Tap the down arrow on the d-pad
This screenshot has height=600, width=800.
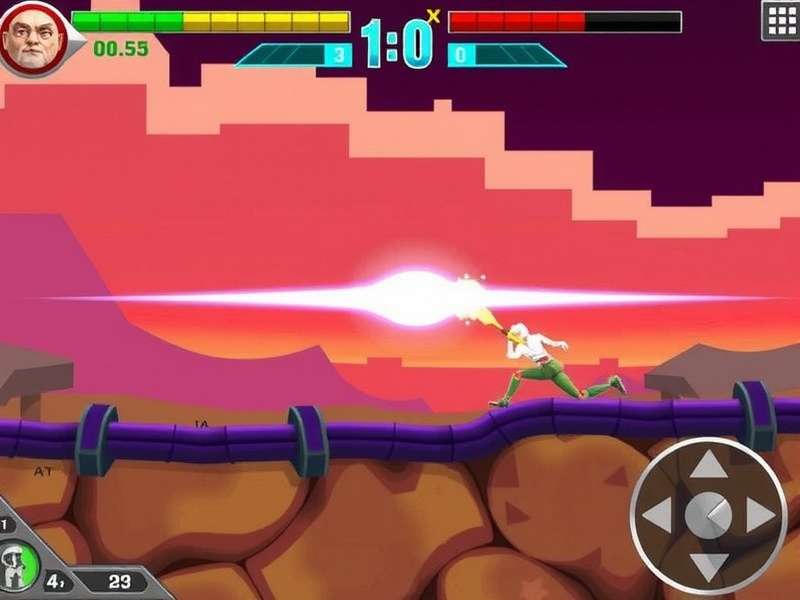[x=709, y=566]
